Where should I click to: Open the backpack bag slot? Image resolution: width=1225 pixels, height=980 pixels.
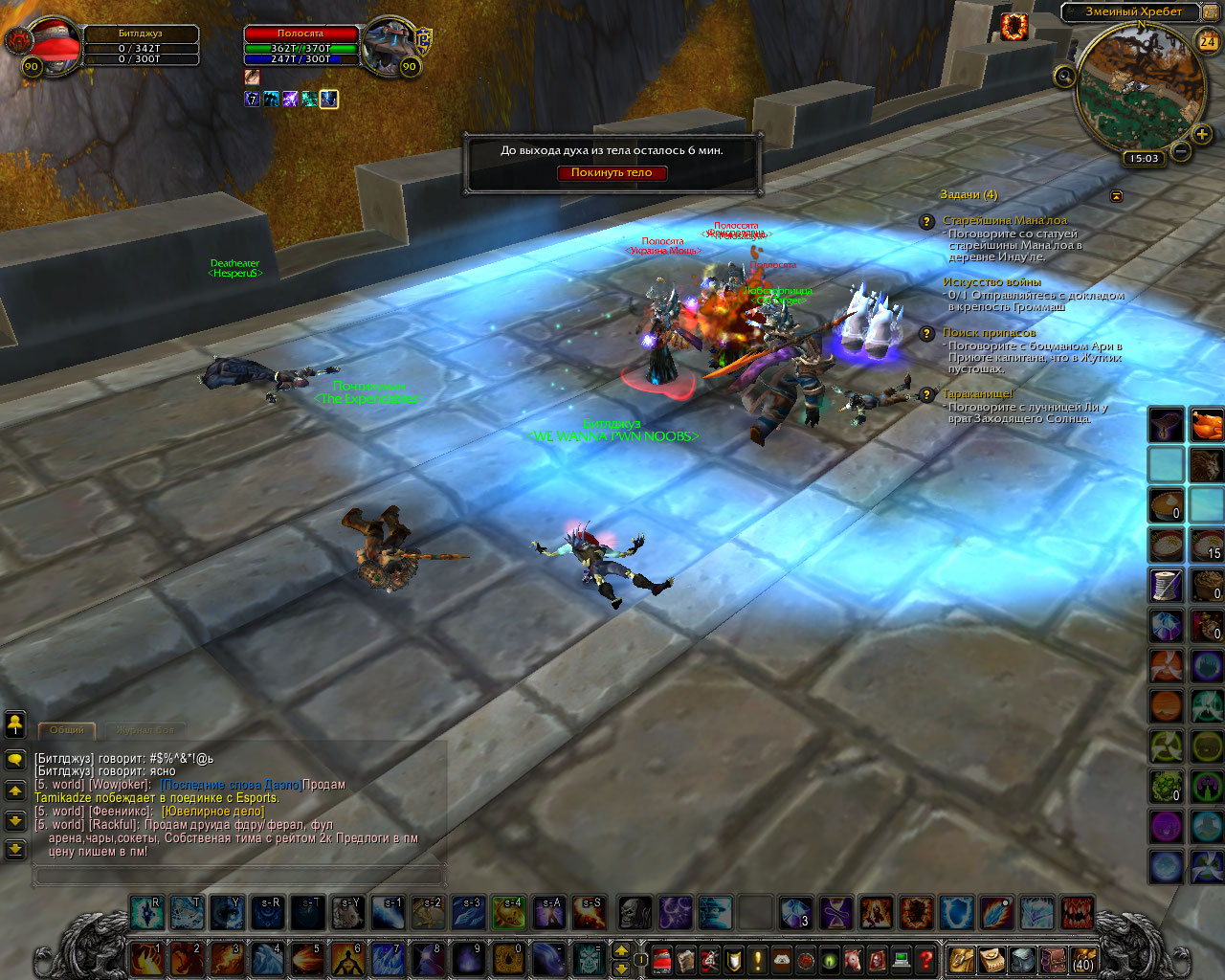coord(1083,960)
